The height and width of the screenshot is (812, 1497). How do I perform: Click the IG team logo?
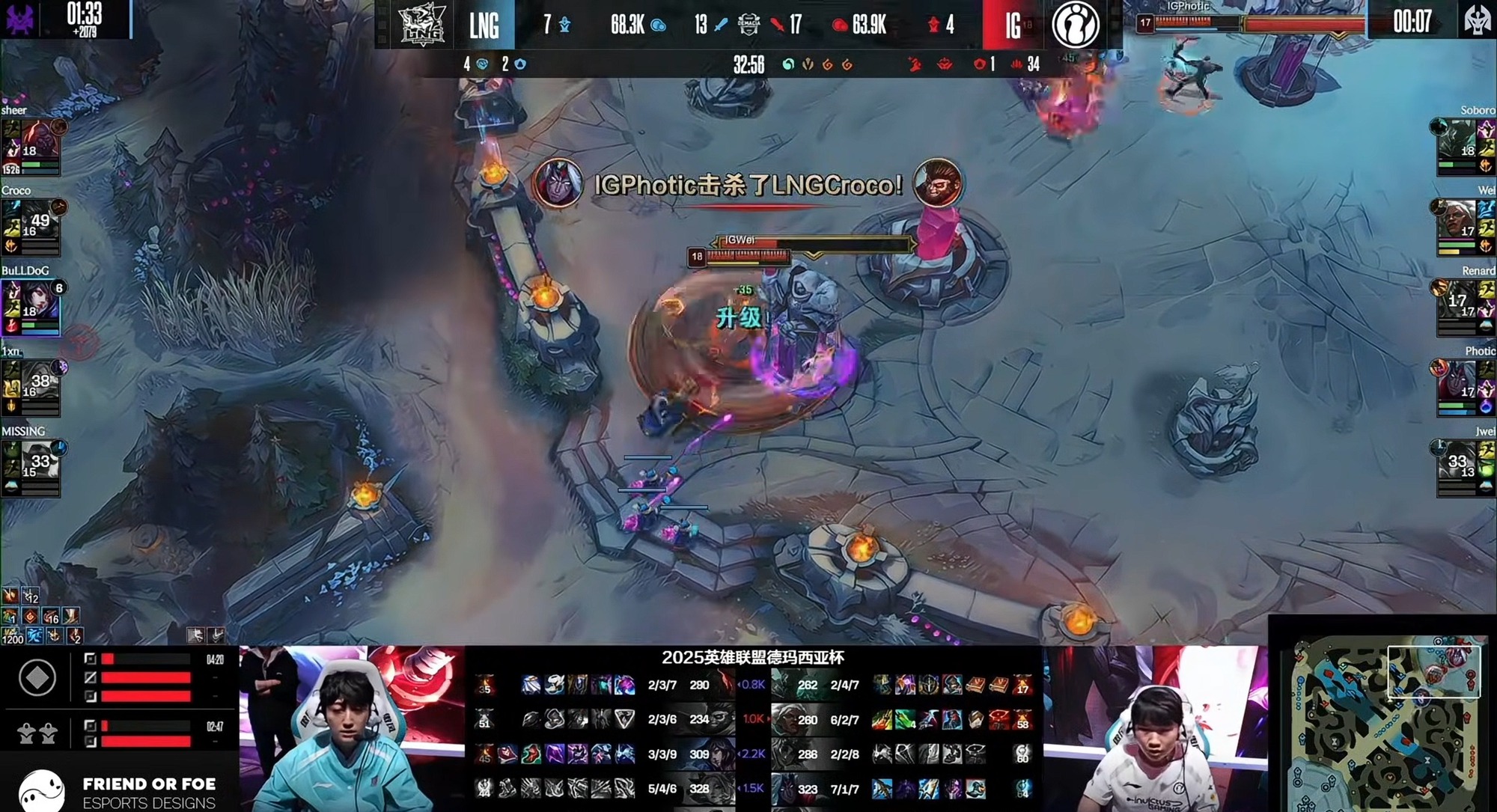tap(1076, 24)
